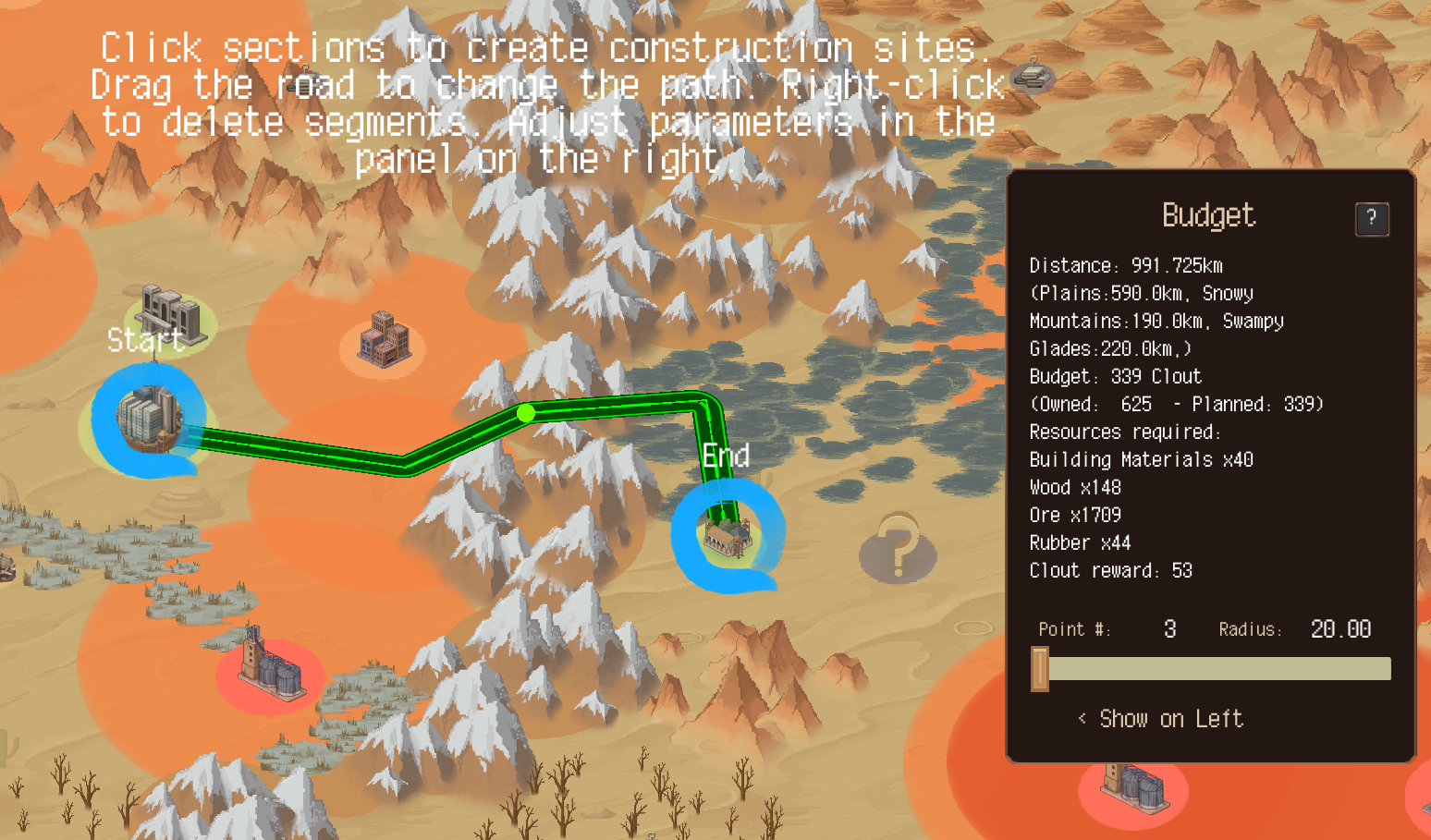Click the slider track right of the handle
The width and height of the screenshot is (1431, 840).
point(1220,667)
